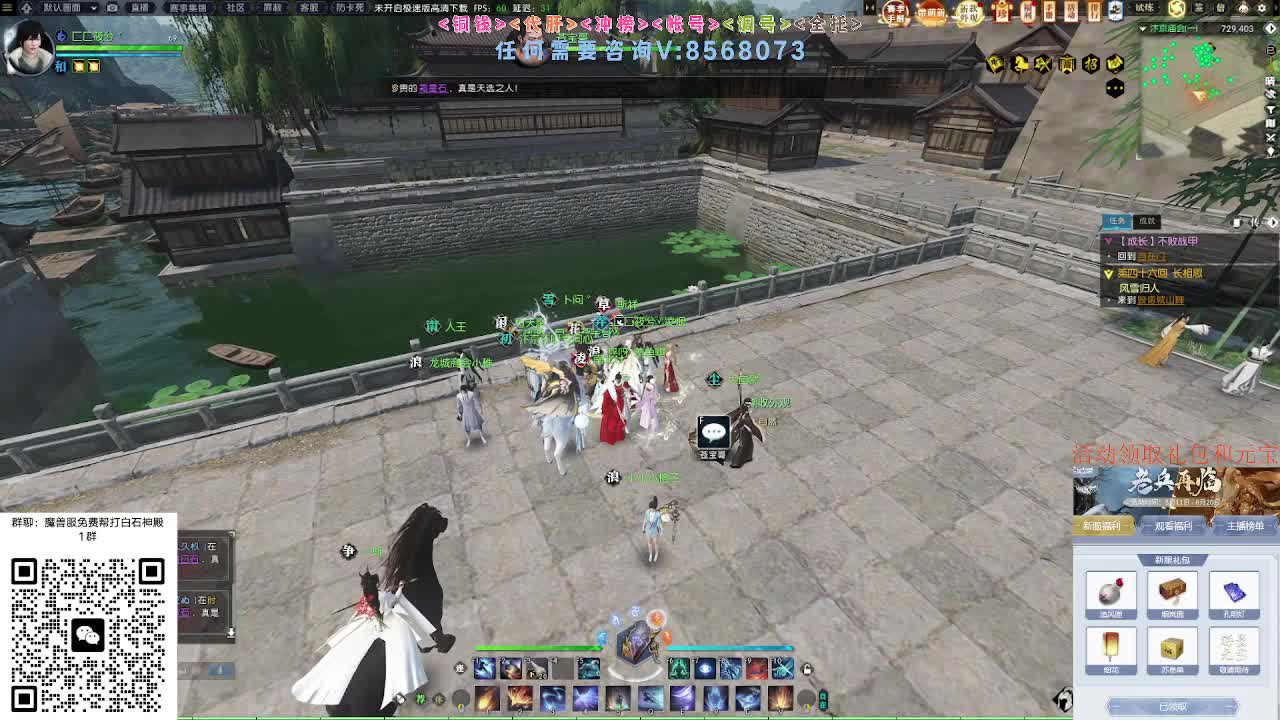Expand the 沐京庙会(一) location dropdown on the minimap

[x=1143, y=27]
